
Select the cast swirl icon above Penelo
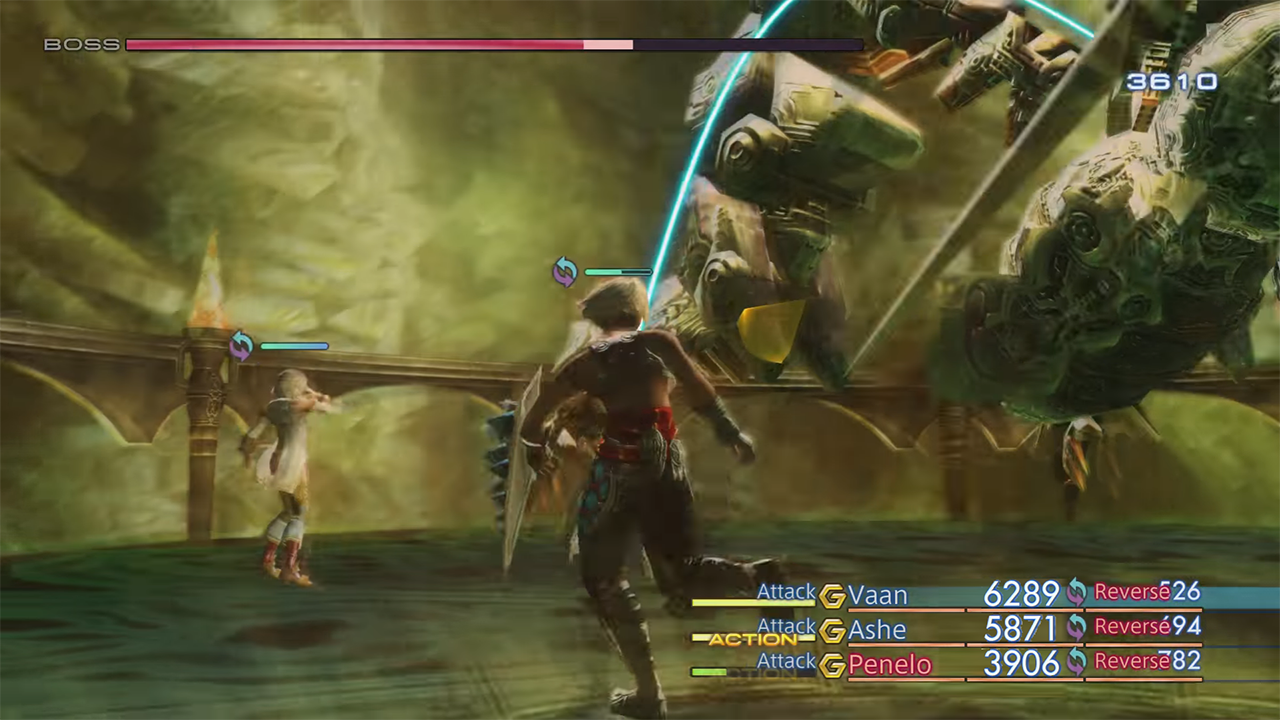pyautogui.click(x=242, y=345)
